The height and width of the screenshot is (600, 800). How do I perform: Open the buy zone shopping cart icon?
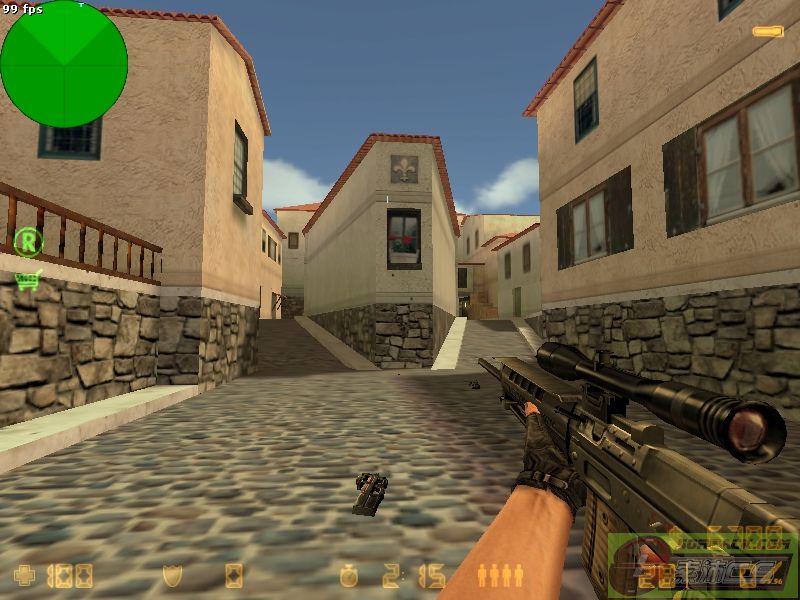coord(27,280)
